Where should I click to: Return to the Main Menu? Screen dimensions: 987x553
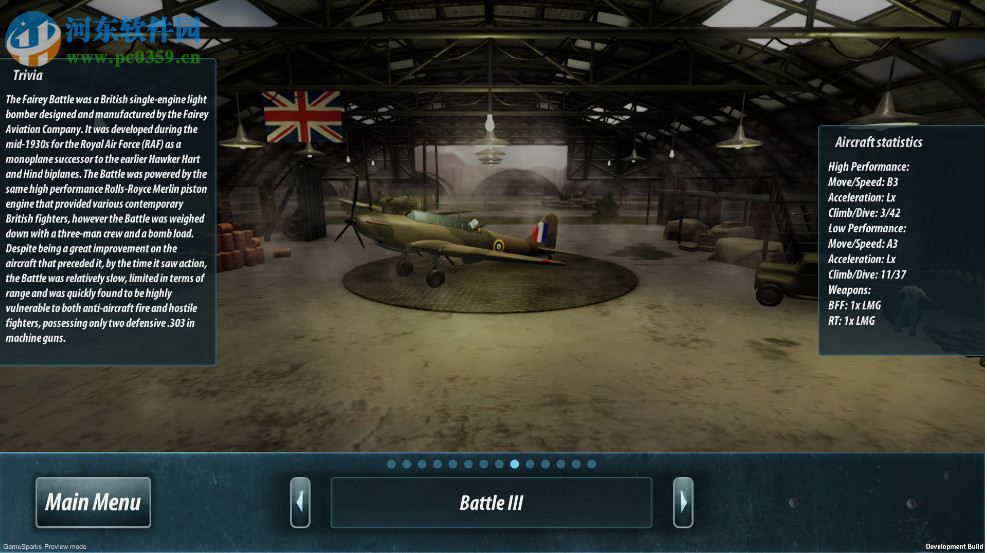[x=93, y=502]
